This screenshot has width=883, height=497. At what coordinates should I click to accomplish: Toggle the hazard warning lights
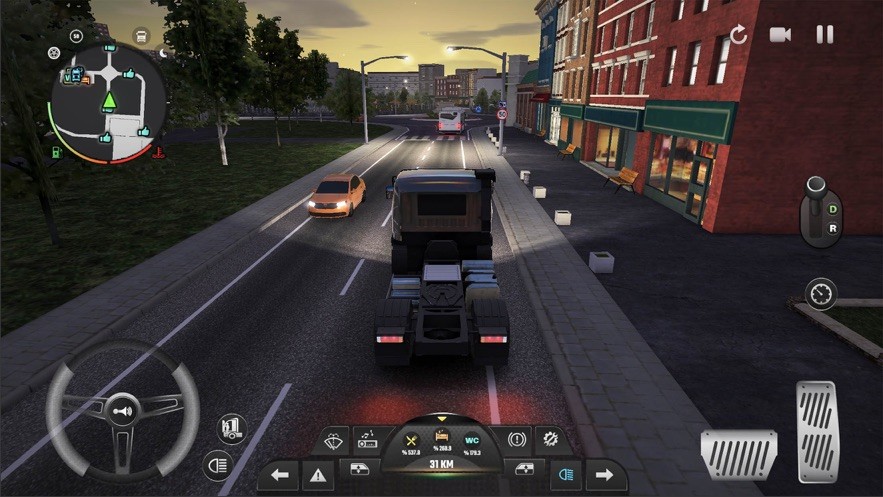[320, 475]
